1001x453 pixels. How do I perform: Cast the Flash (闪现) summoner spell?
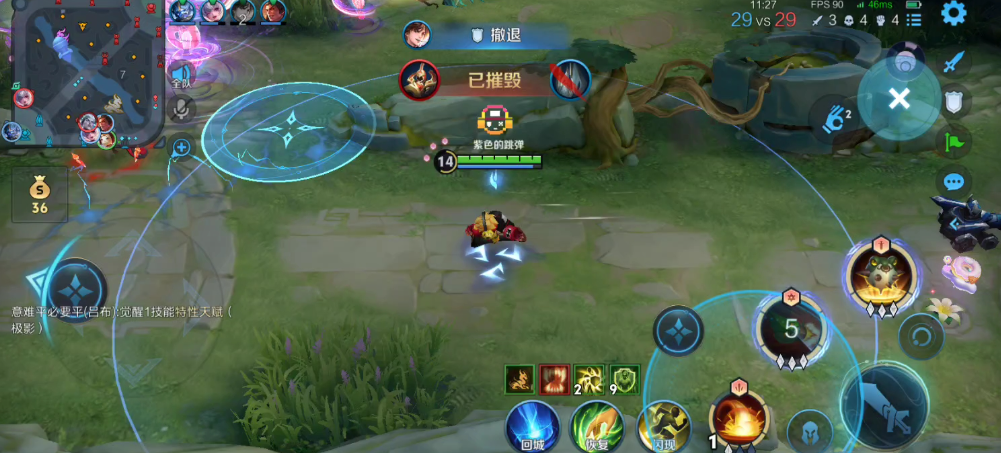click(664, 427)
